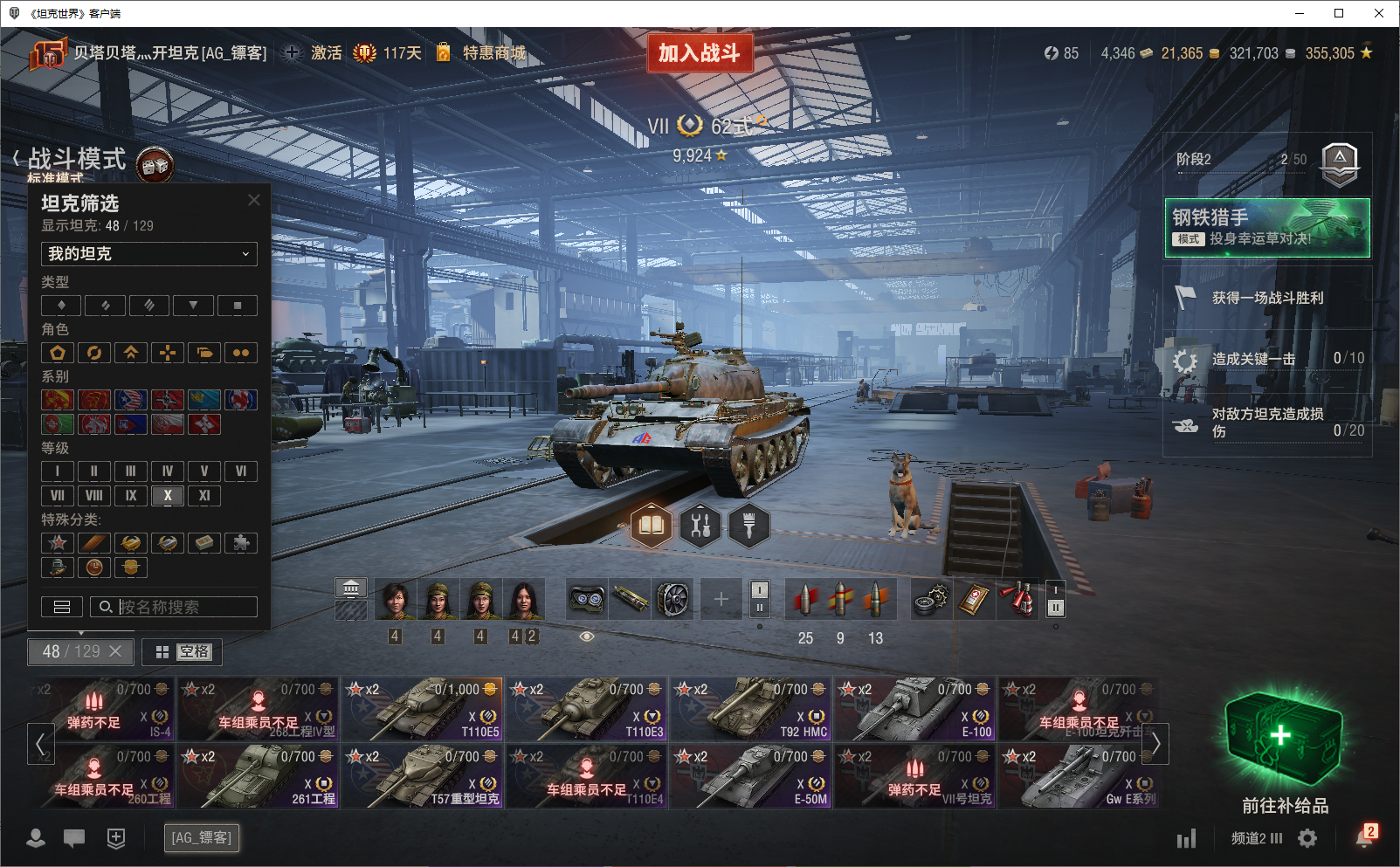Show next tanks with carousel right arrow
Screen dimensions: 1400x867
coord(1155,744)
